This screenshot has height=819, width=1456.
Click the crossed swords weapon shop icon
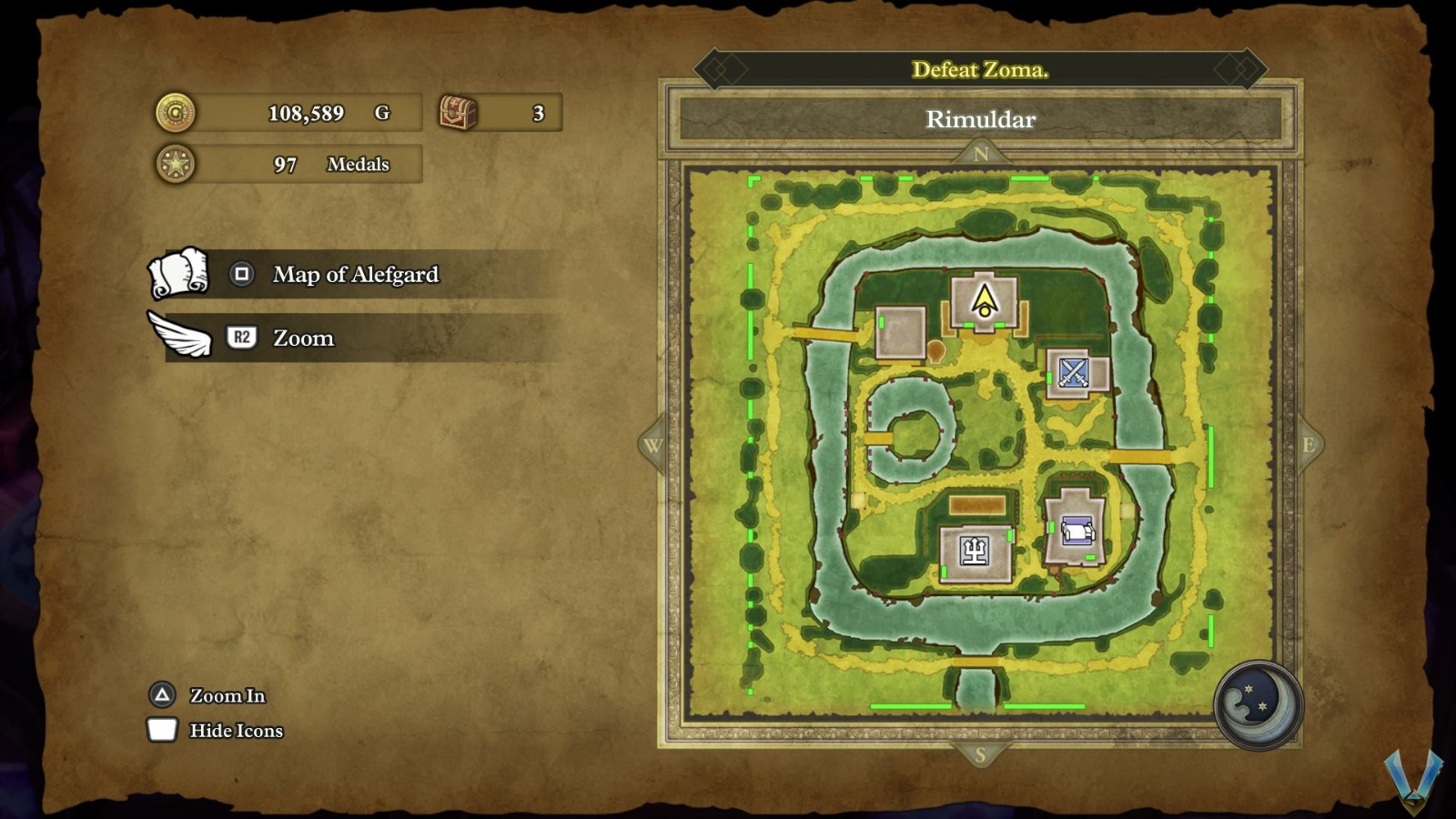[x=1075, y=372]
